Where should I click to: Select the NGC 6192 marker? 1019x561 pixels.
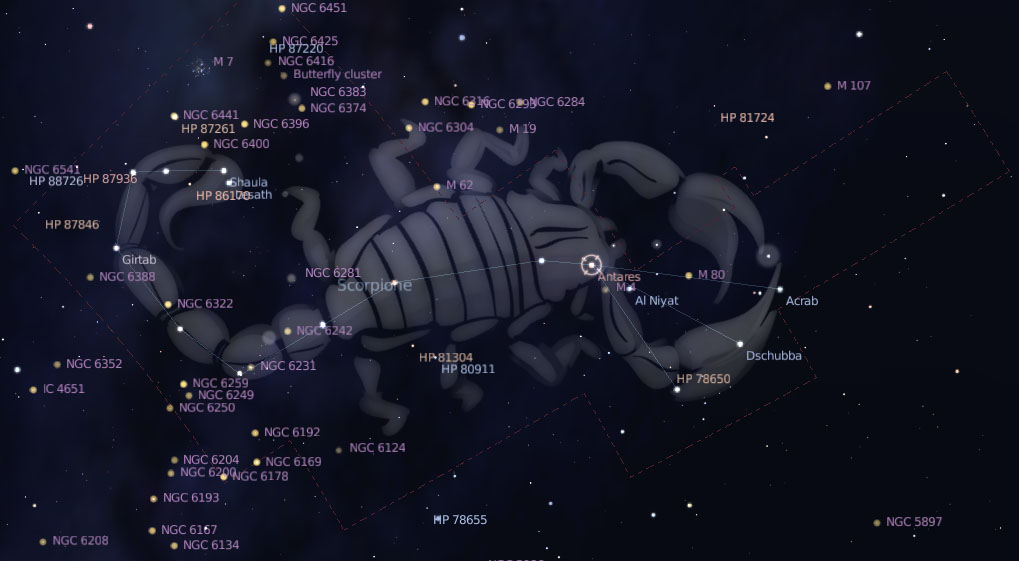pos(255,433)
